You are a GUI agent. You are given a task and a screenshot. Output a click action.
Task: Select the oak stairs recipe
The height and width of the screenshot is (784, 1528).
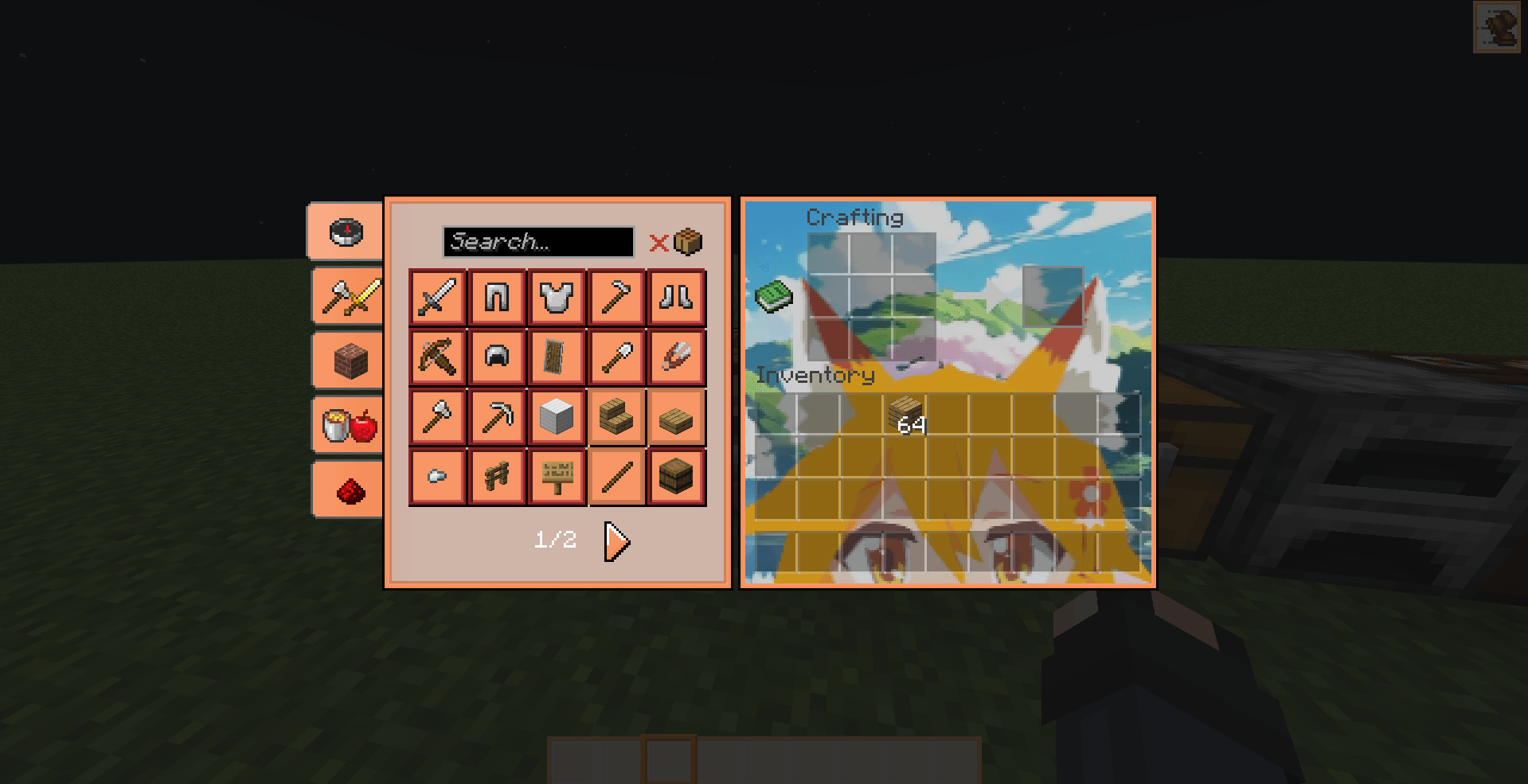click(616, 416)
